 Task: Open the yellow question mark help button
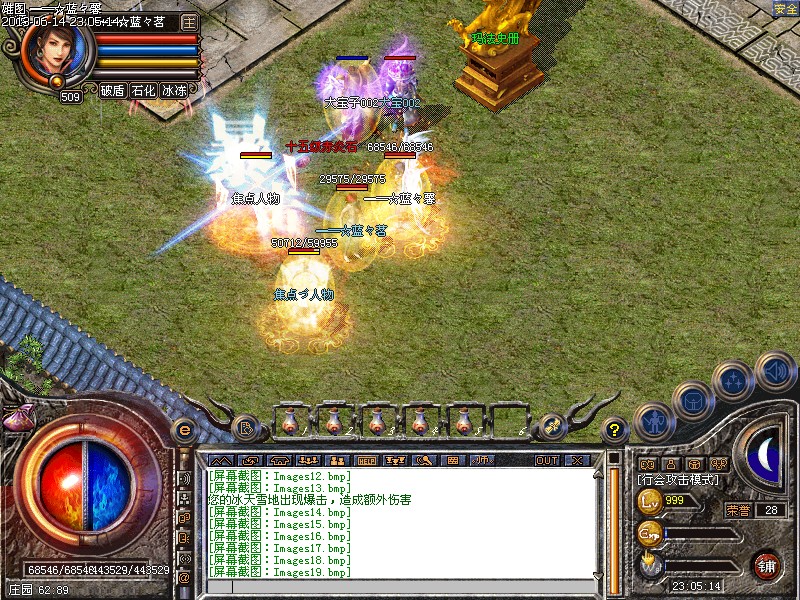pyautogui.click(x=615, y=430)
